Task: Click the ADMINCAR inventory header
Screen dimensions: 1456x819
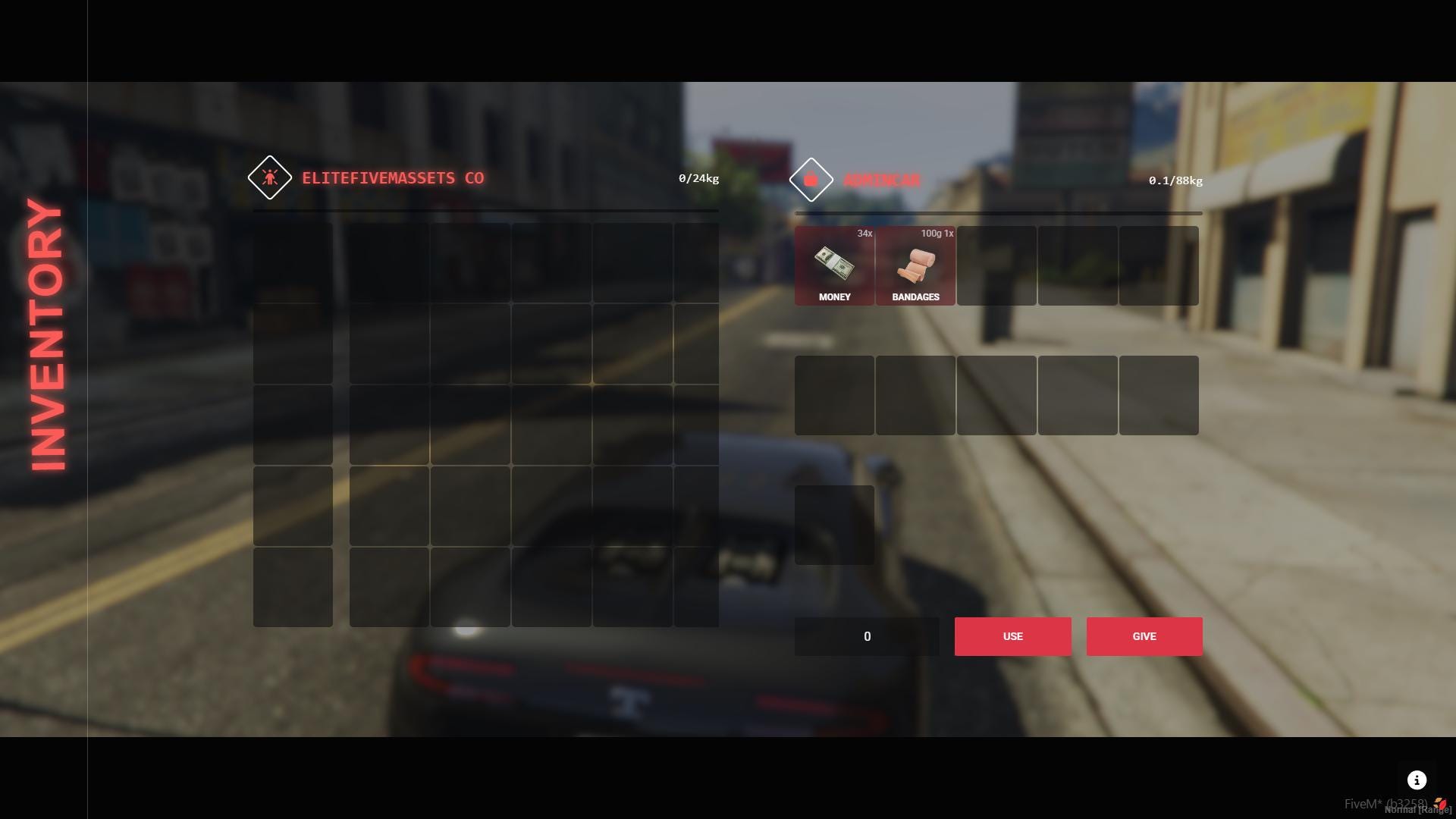Action: click(882, 180)
